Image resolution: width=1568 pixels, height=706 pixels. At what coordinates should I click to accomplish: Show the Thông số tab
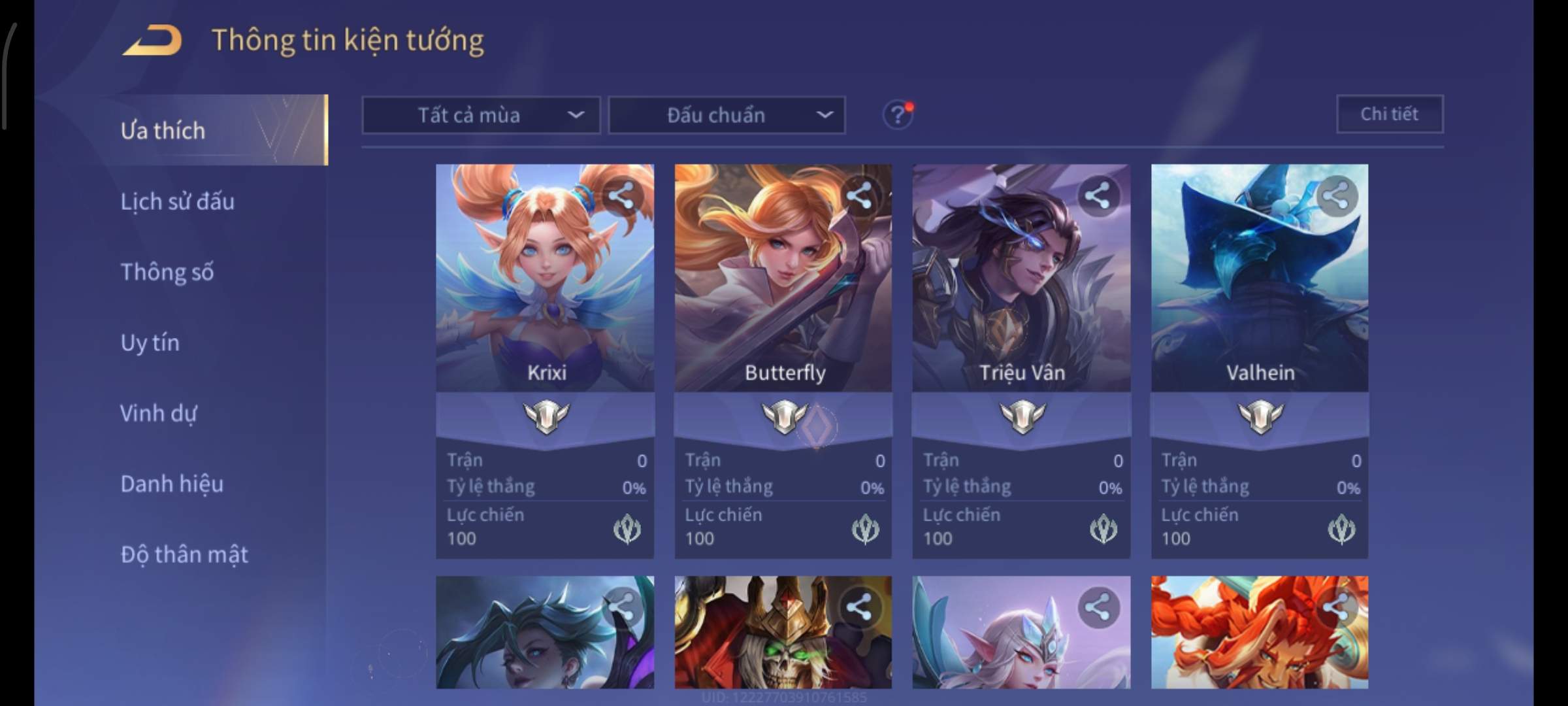tap(167, 272)
